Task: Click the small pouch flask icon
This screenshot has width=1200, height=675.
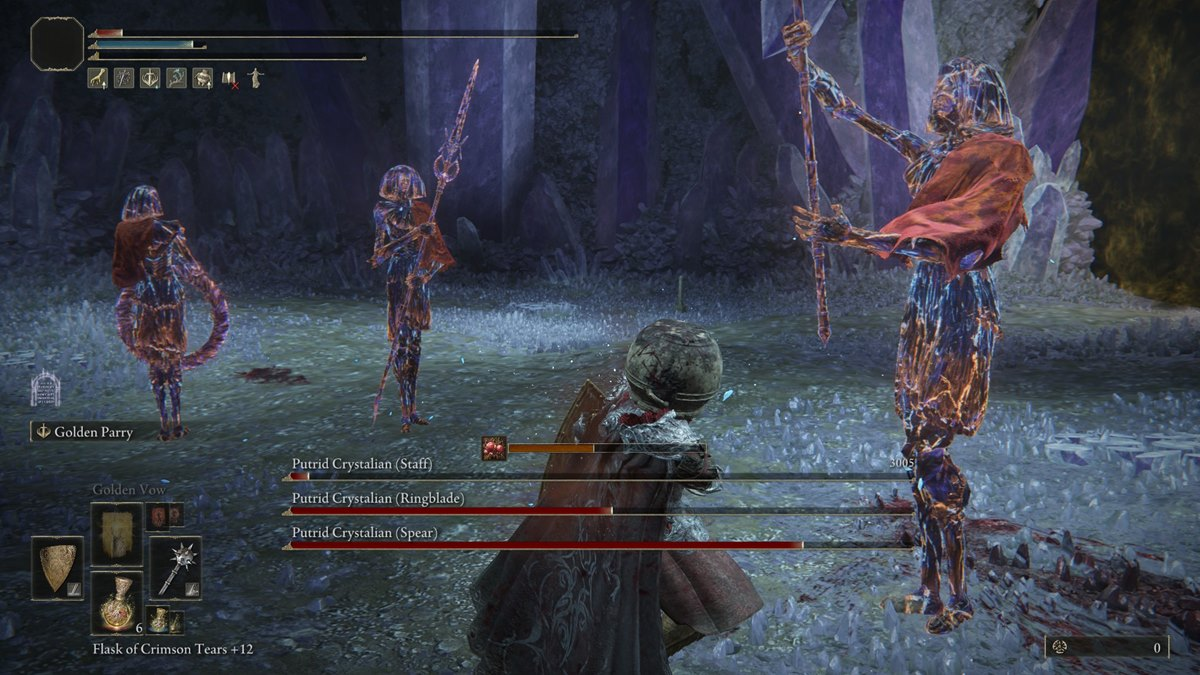Action: pyautogui.click(x=158, y=620)
